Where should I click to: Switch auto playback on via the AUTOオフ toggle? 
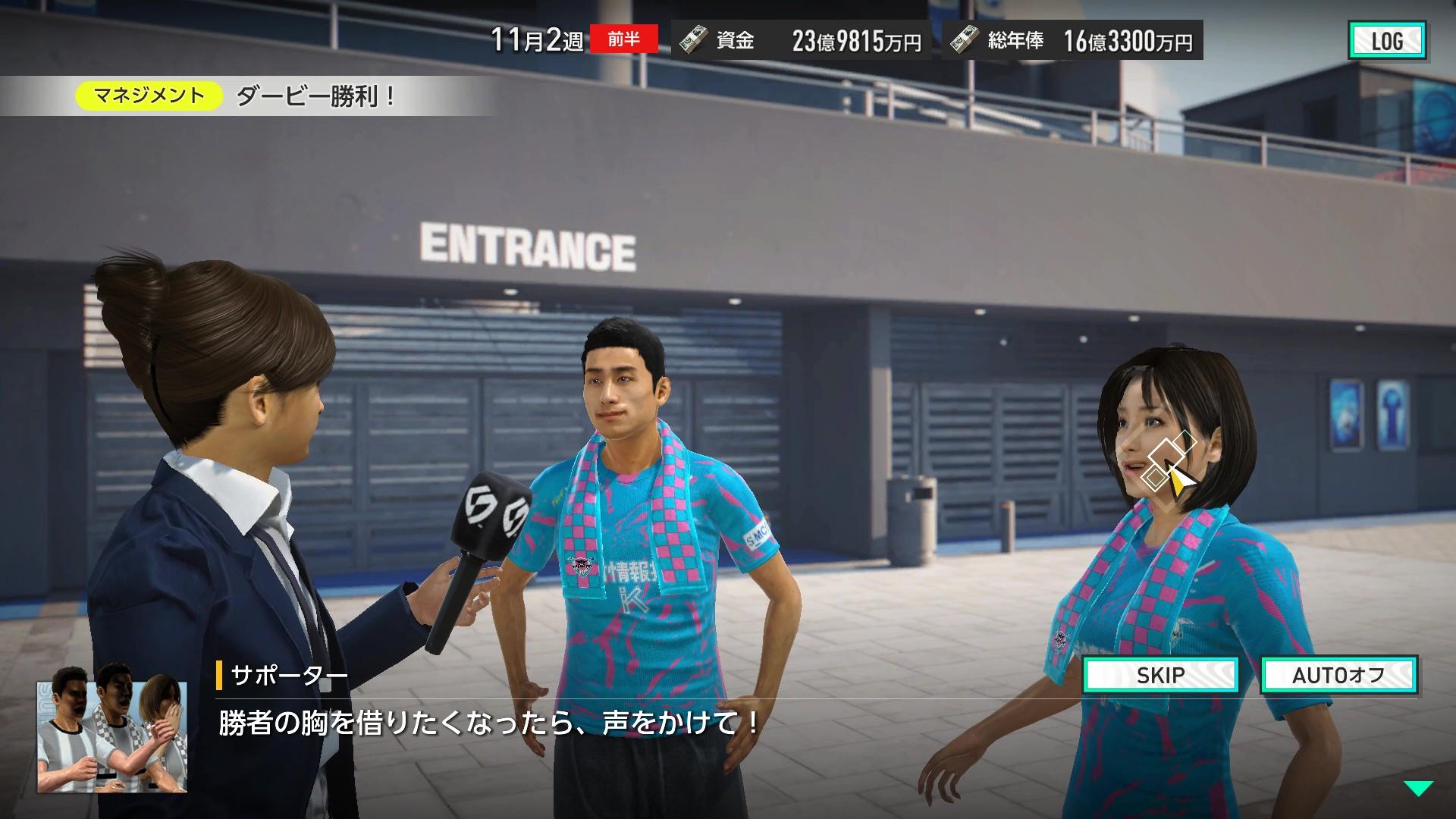tap(1338, 676)
